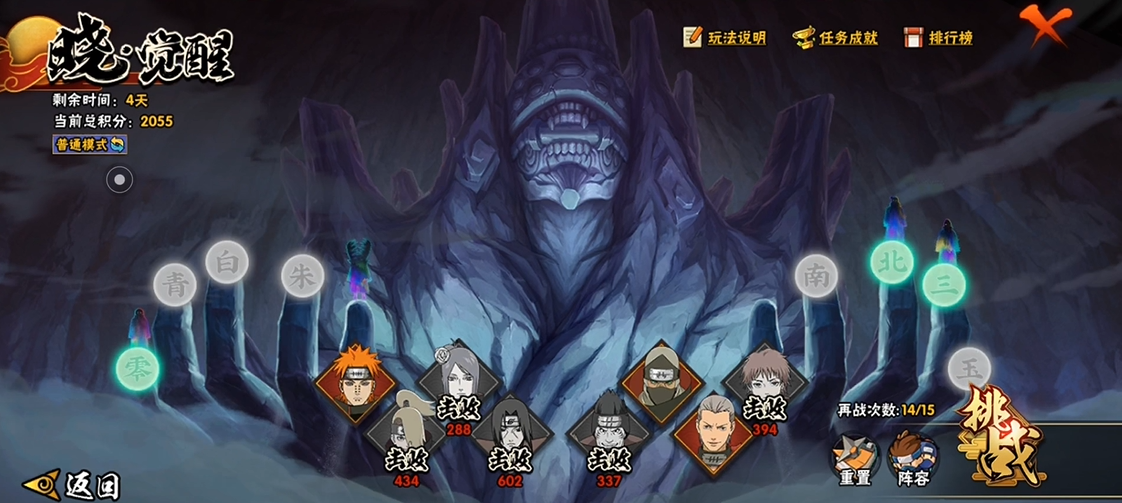Screen dimensions: 1122x503
Task: Close the screen with the orange X
Action: tap(1044, 25)
